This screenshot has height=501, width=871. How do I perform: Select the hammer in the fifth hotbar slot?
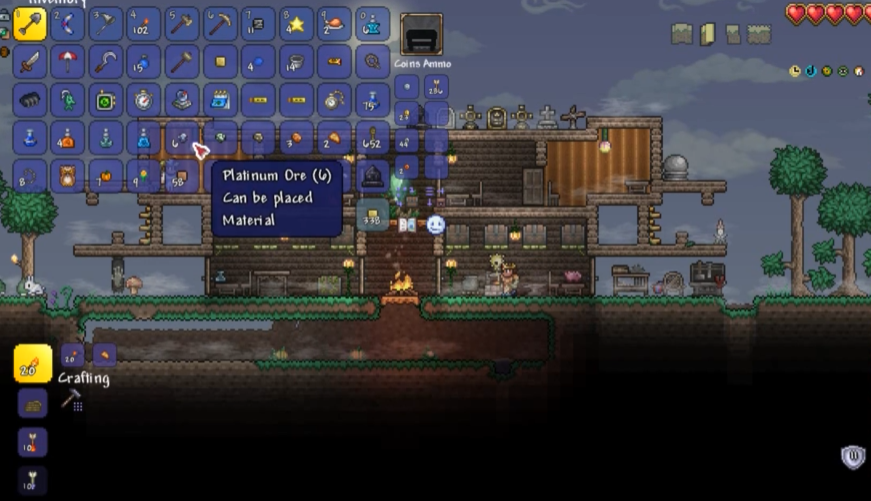pyautogui.click(x=182, y=24)
